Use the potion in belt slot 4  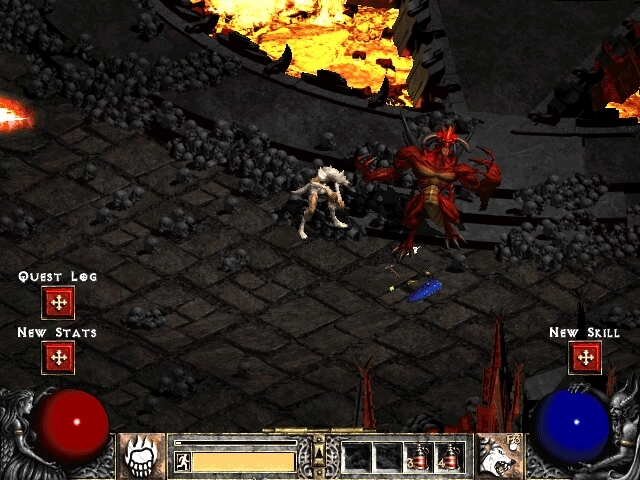[x=450, y=457]
